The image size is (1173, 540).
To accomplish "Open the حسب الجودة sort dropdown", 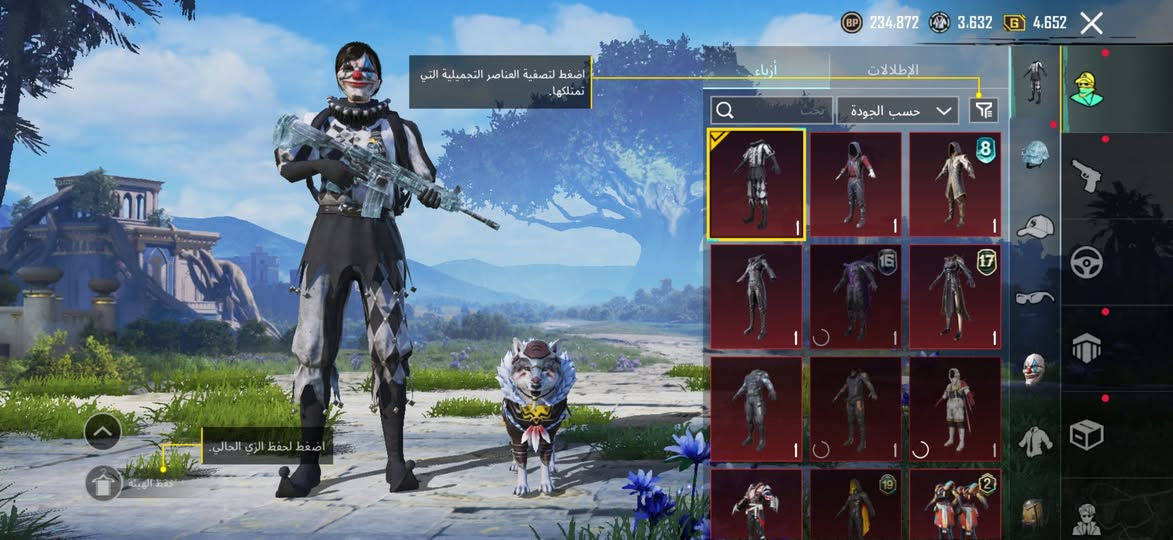I will [x=897, y=110].
